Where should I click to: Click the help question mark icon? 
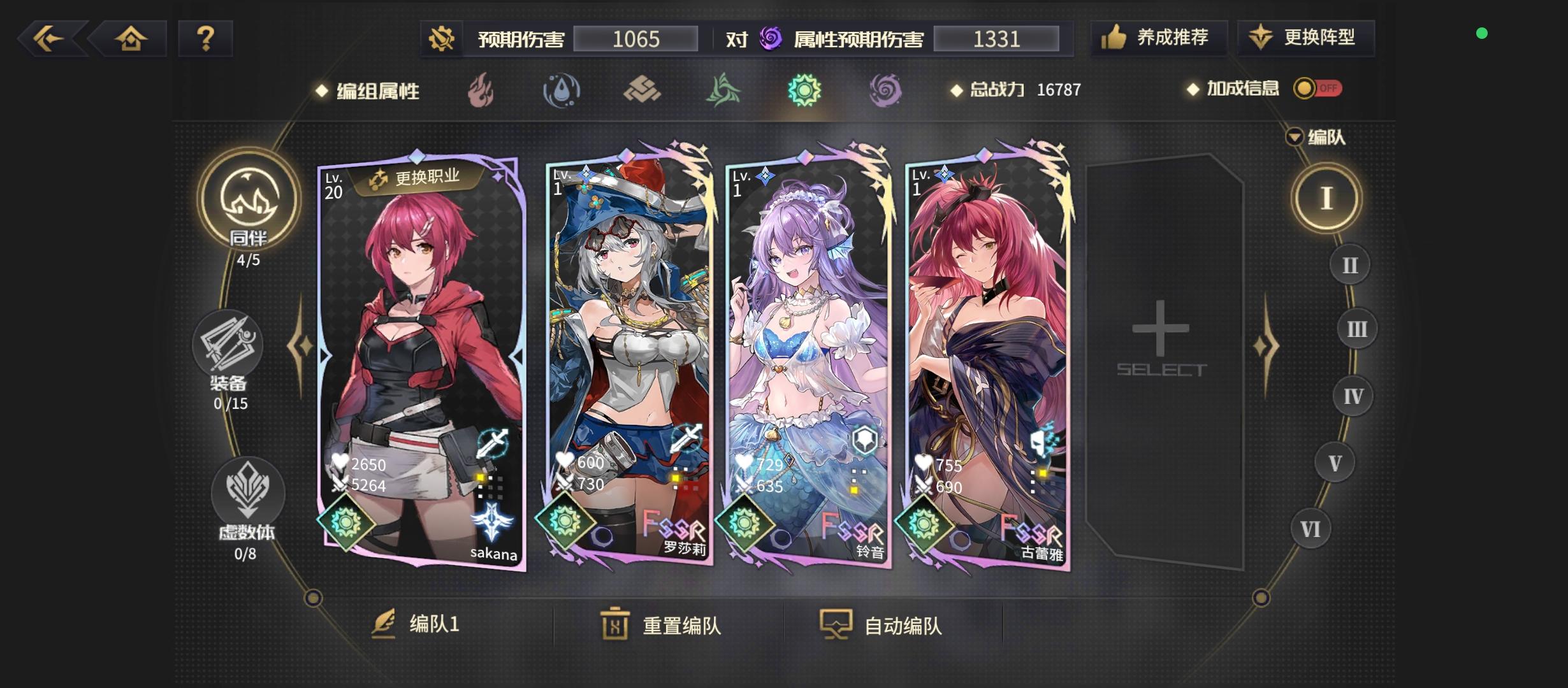(x=205, y=38)
